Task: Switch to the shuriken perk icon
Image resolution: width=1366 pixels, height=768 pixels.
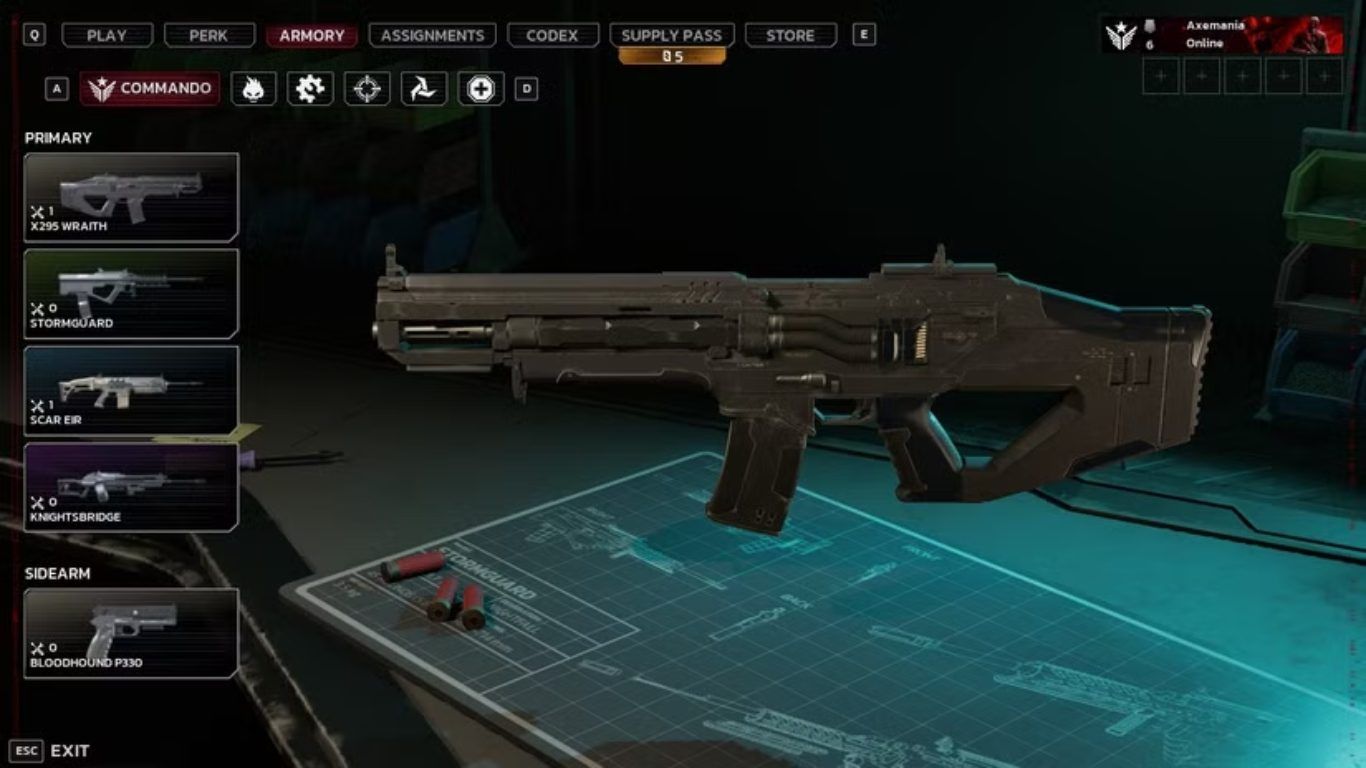Action: [424, 88]
